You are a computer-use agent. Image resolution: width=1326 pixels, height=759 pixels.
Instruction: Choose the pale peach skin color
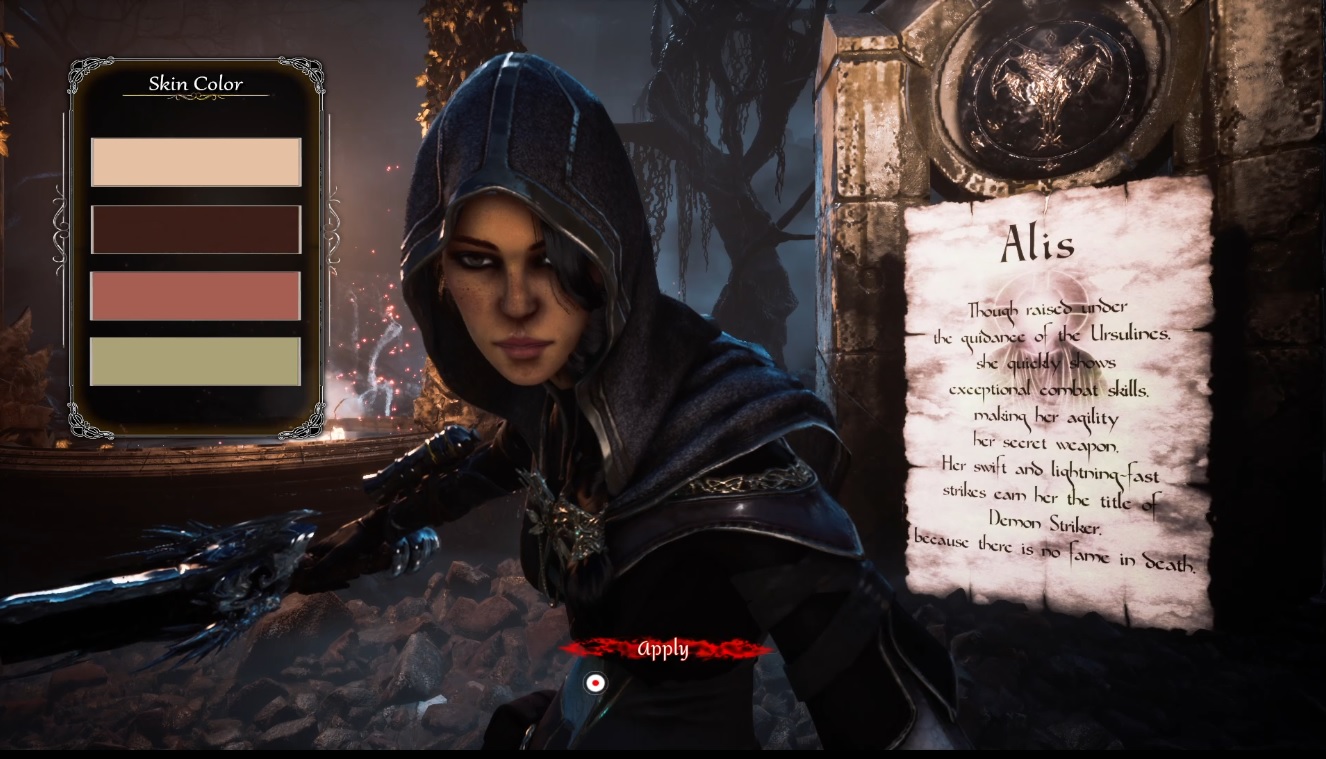(196, 162)
